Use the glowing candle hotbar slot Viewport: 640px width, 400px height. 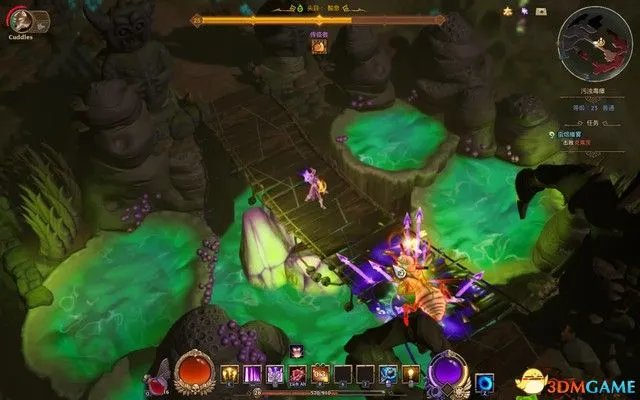tap(409, 373)
